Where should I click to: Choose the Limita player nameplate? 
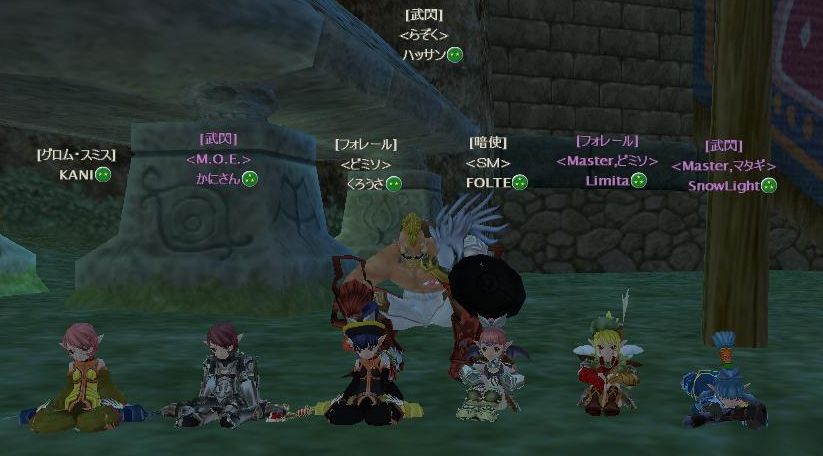[607, 181]
